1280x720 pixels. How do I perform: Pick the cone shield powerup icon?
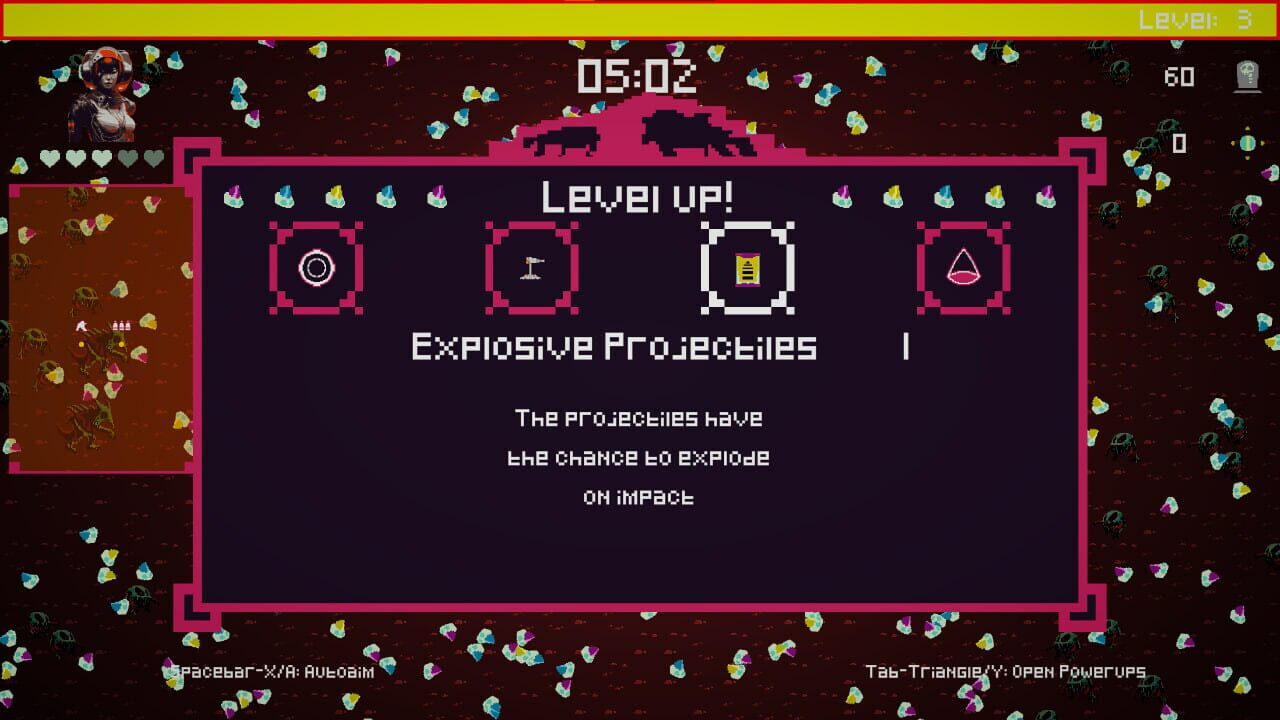click(961, 267)
